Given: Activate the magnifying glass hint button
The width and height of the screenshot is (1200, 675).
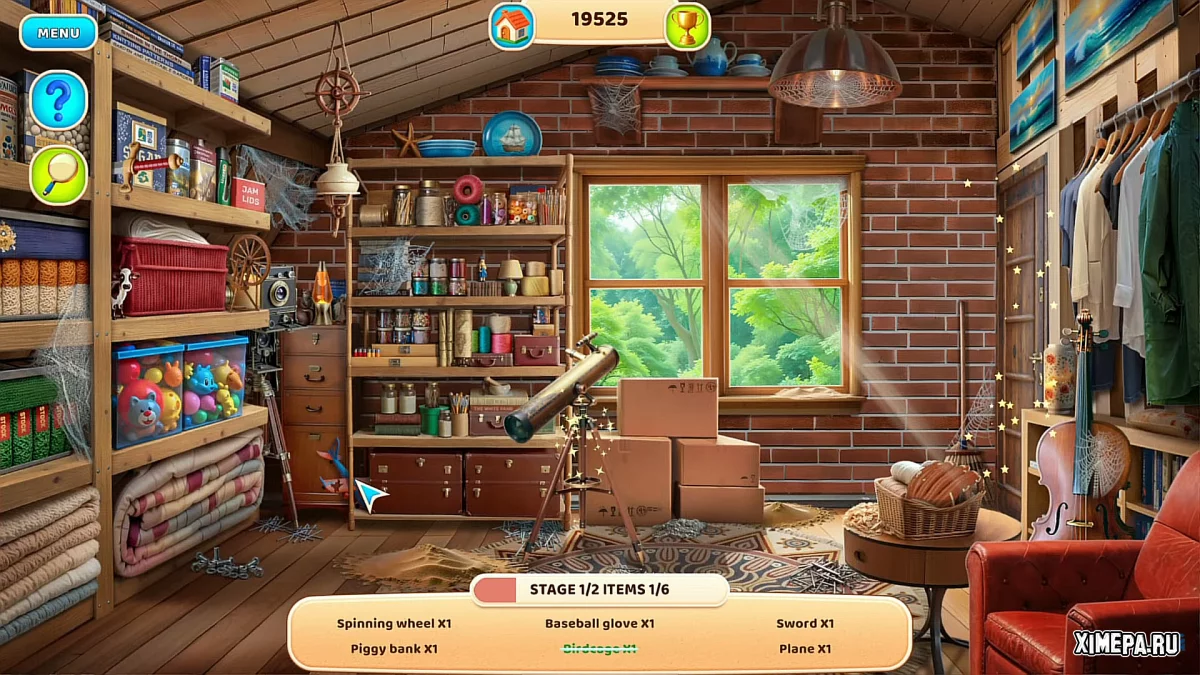Looking at the screenshot, I should 58,175.
